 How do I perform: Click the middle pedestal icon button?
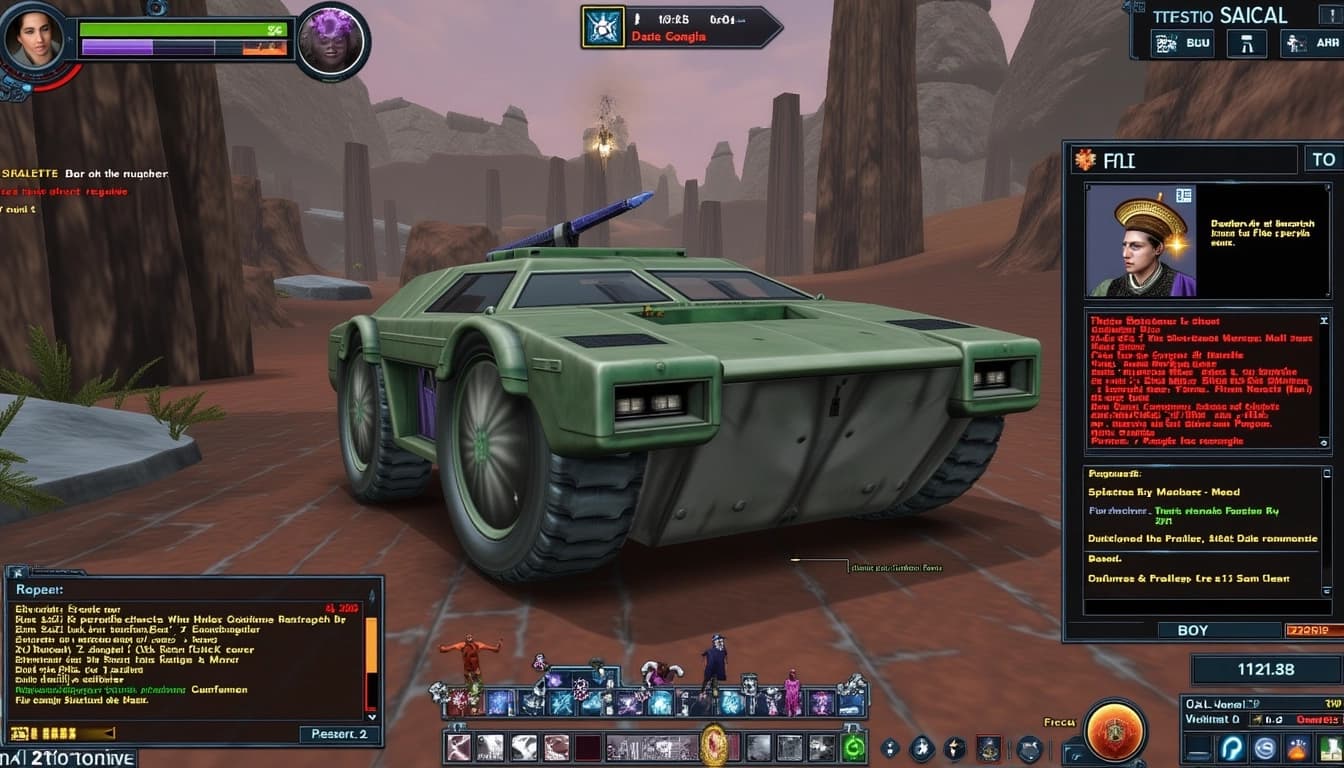tap(1246, 43)
